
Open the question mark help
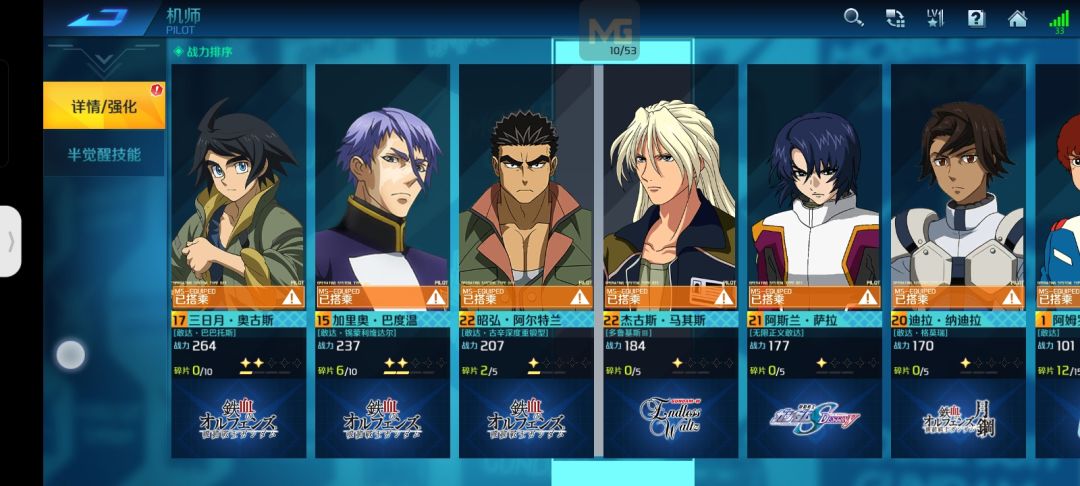pos(976,17)
